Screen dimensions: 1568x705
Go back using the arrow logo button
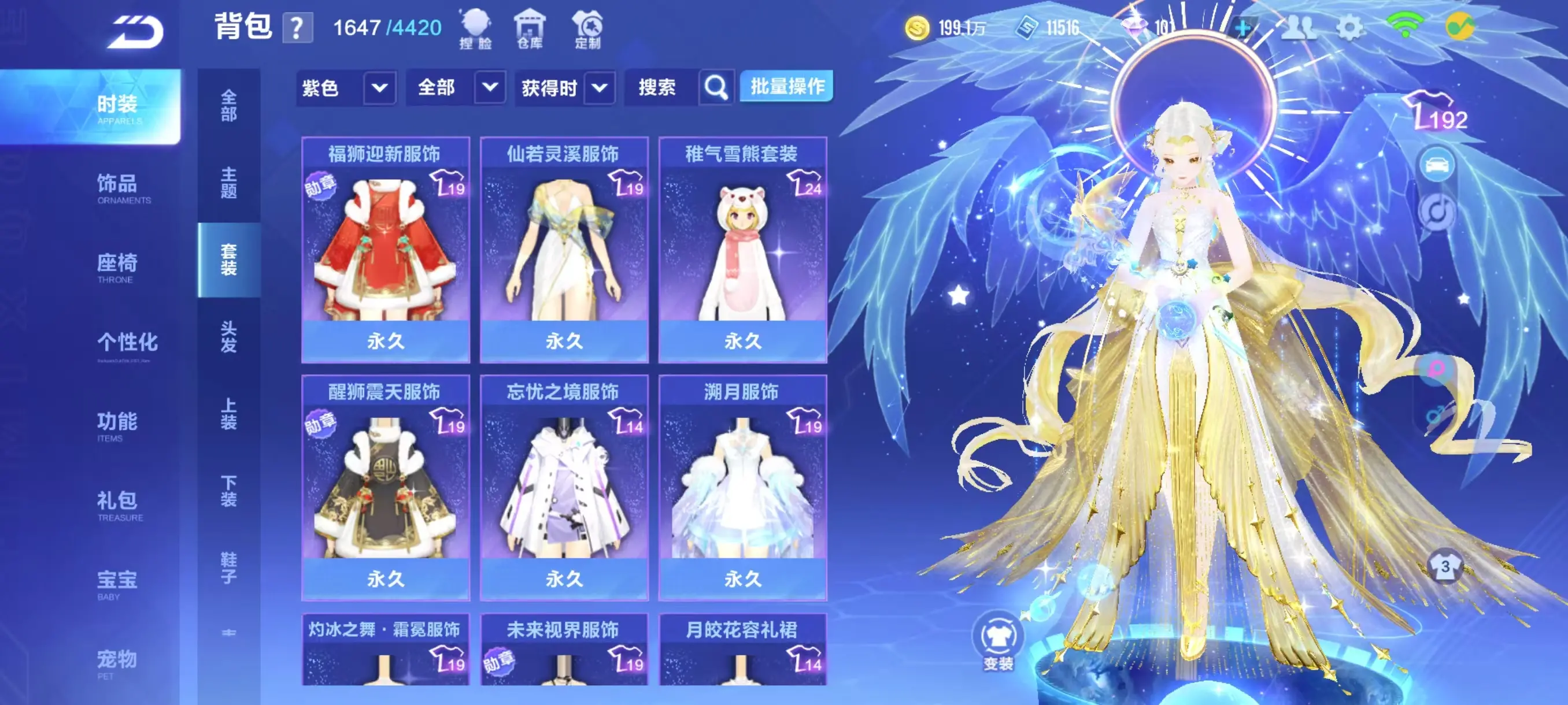pos(136,32)
